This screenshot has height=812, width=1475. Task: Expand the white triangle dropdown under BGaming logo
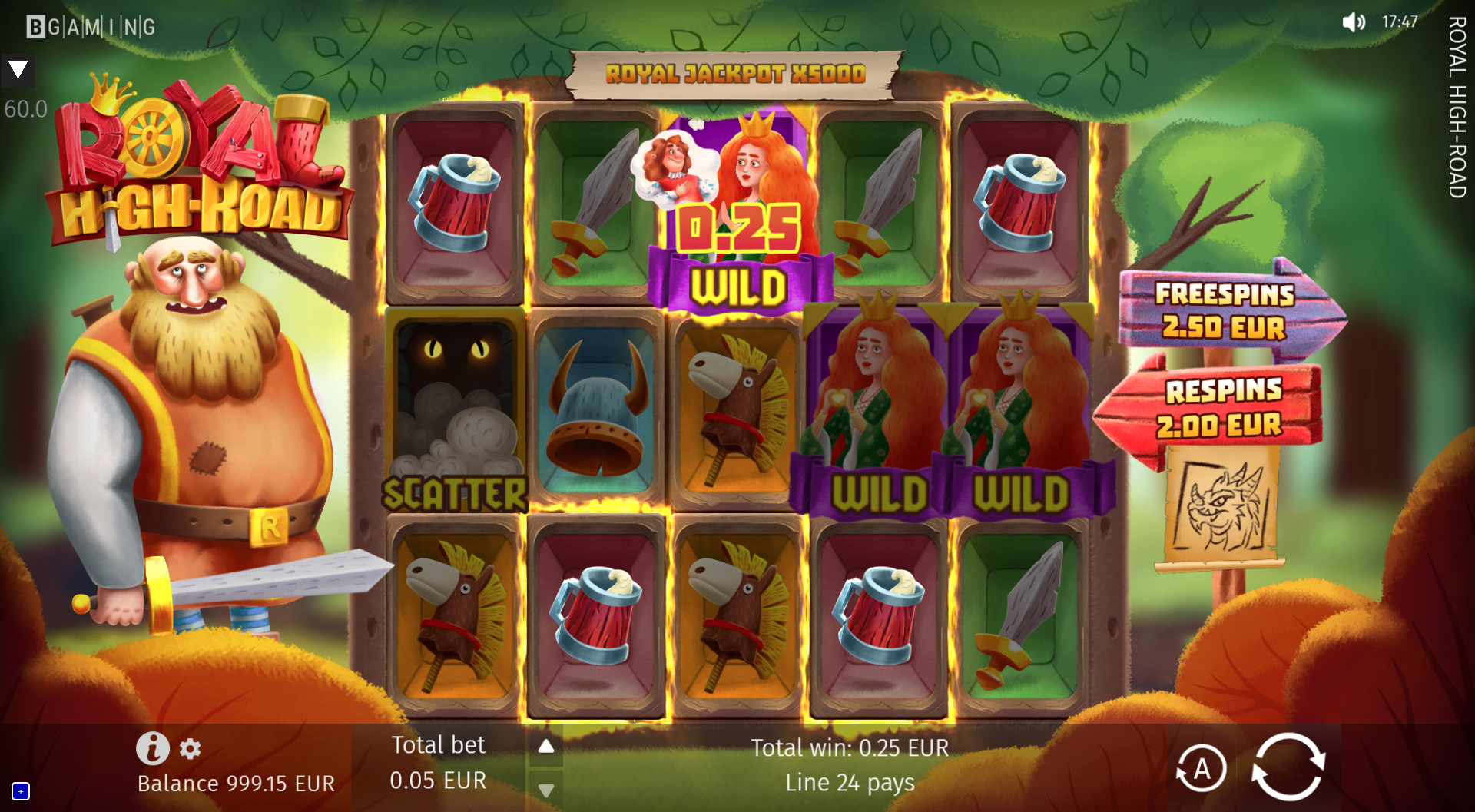pyautogui.click(x=18, y=71)
